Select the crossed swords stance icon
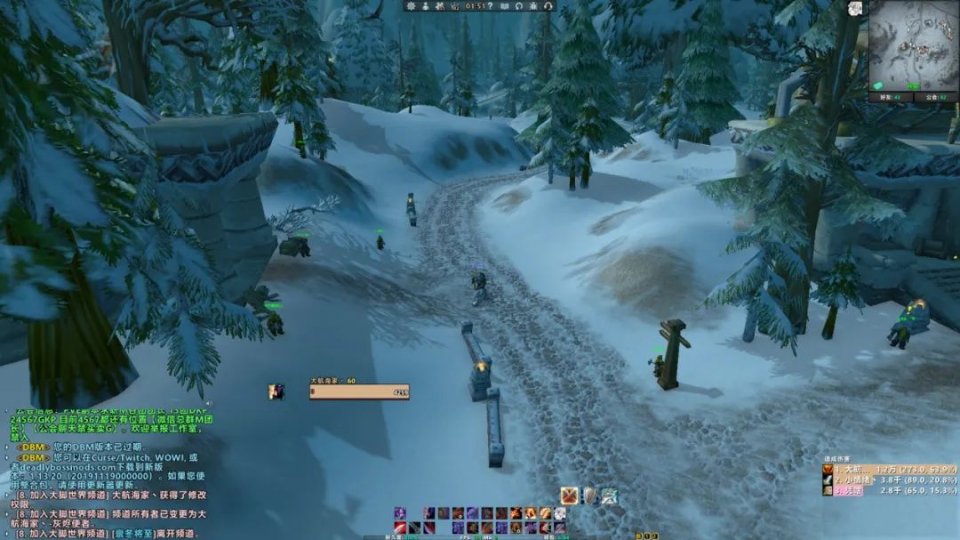960x540 pixels. (569, 495)
